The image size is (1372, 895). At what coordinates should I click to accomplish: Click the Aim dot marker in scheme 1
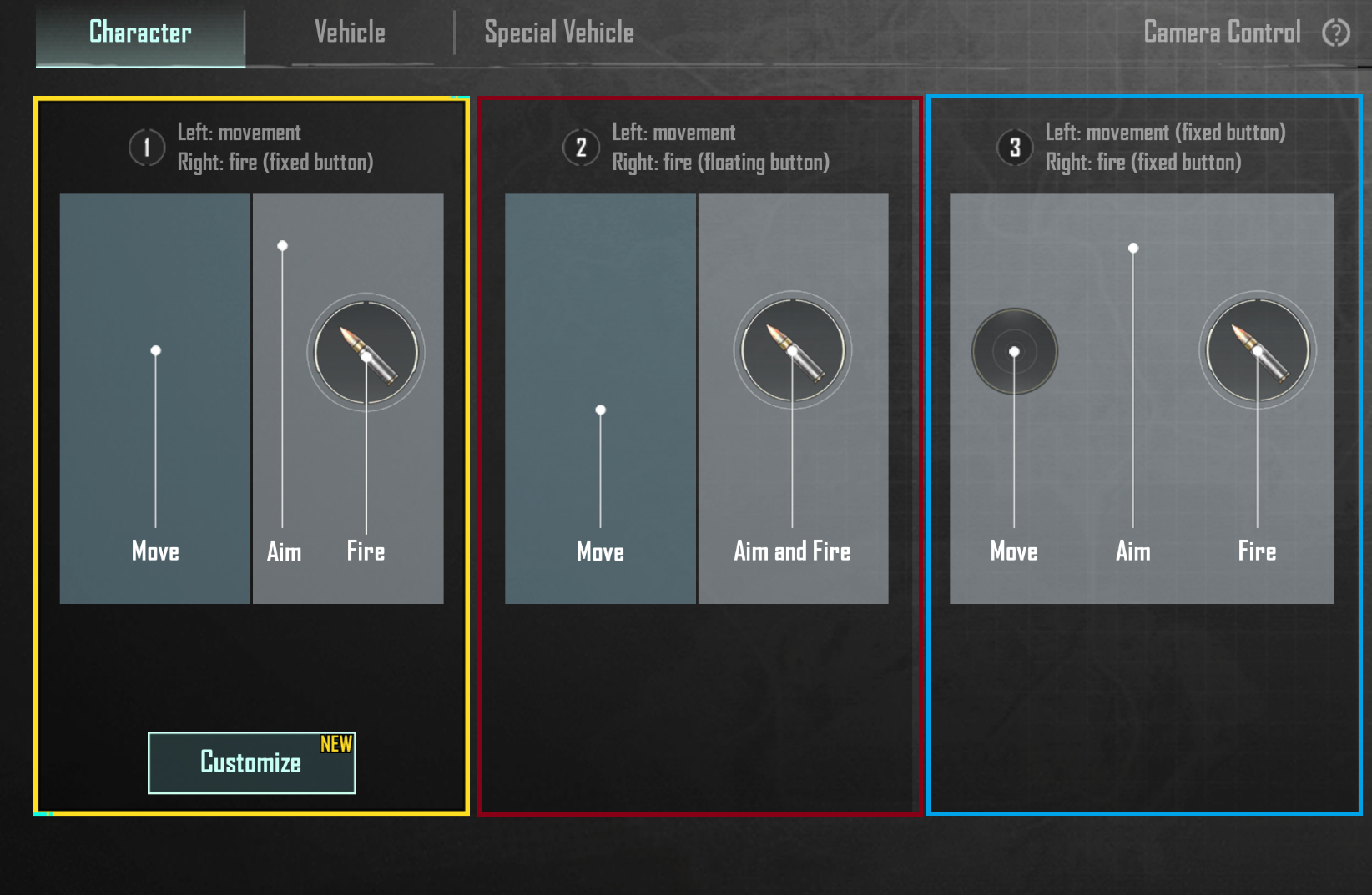tap(282, 245)
